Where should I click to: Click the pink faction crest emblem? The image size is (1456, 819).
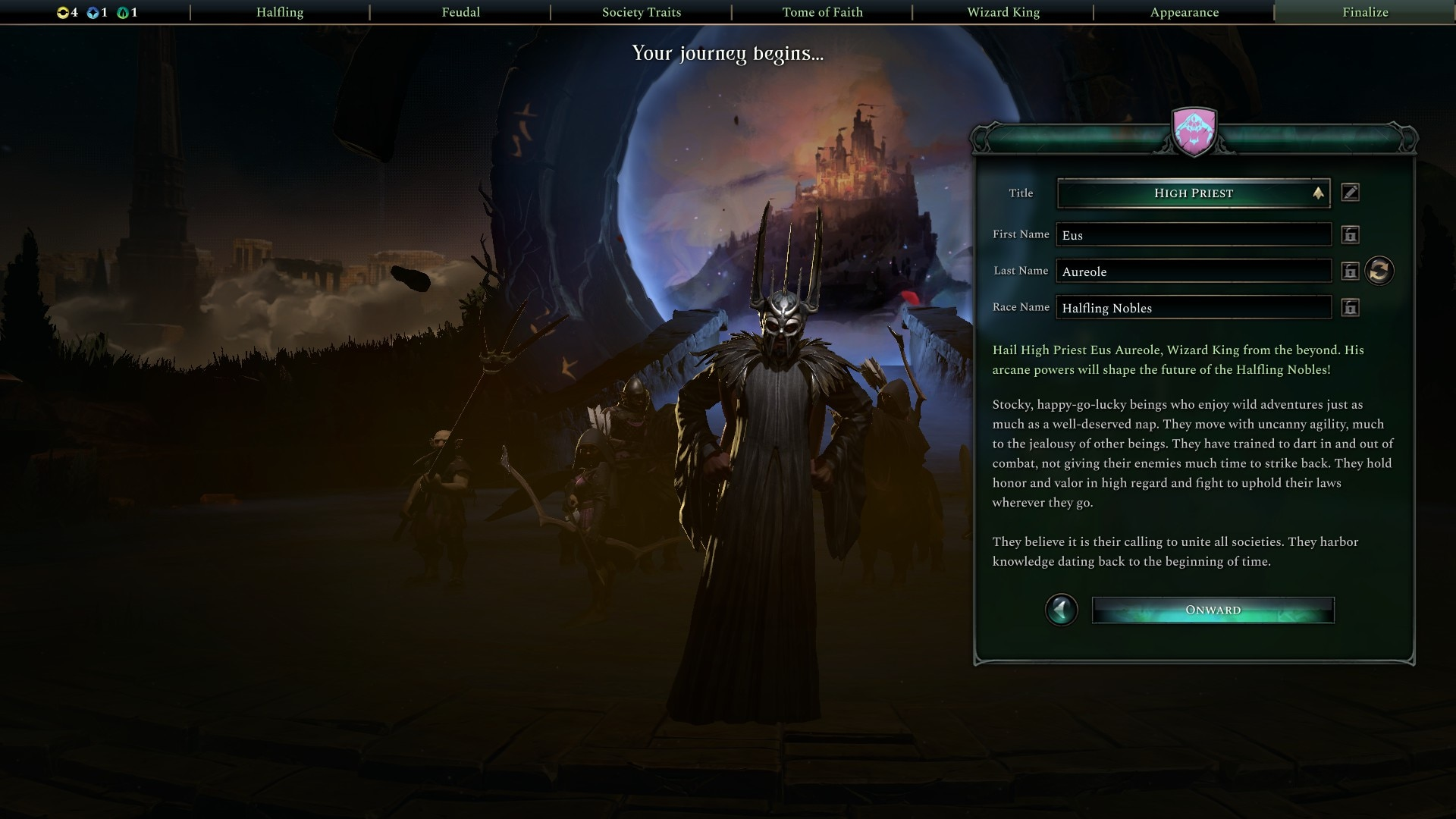click(x=1194, y=131)
